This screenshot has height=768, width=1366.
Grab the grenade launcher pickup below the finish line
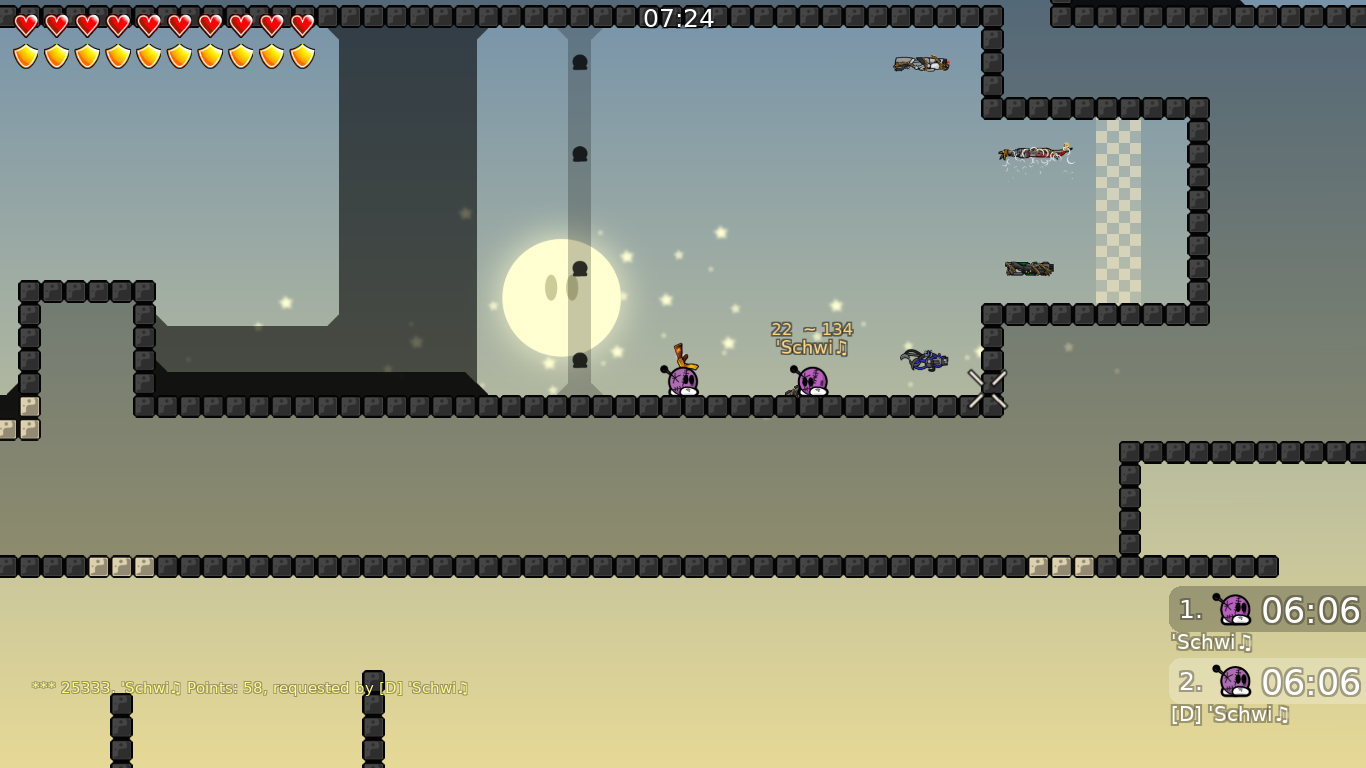[1030, 267]
